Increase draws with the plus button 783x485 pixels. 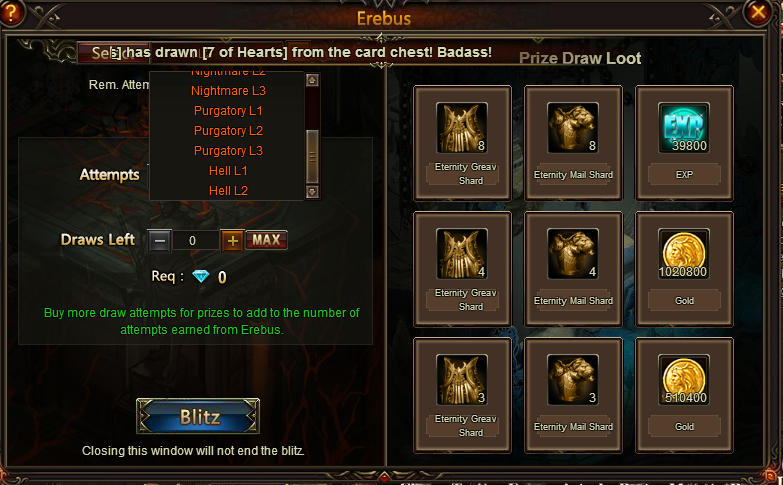[232, 240]
